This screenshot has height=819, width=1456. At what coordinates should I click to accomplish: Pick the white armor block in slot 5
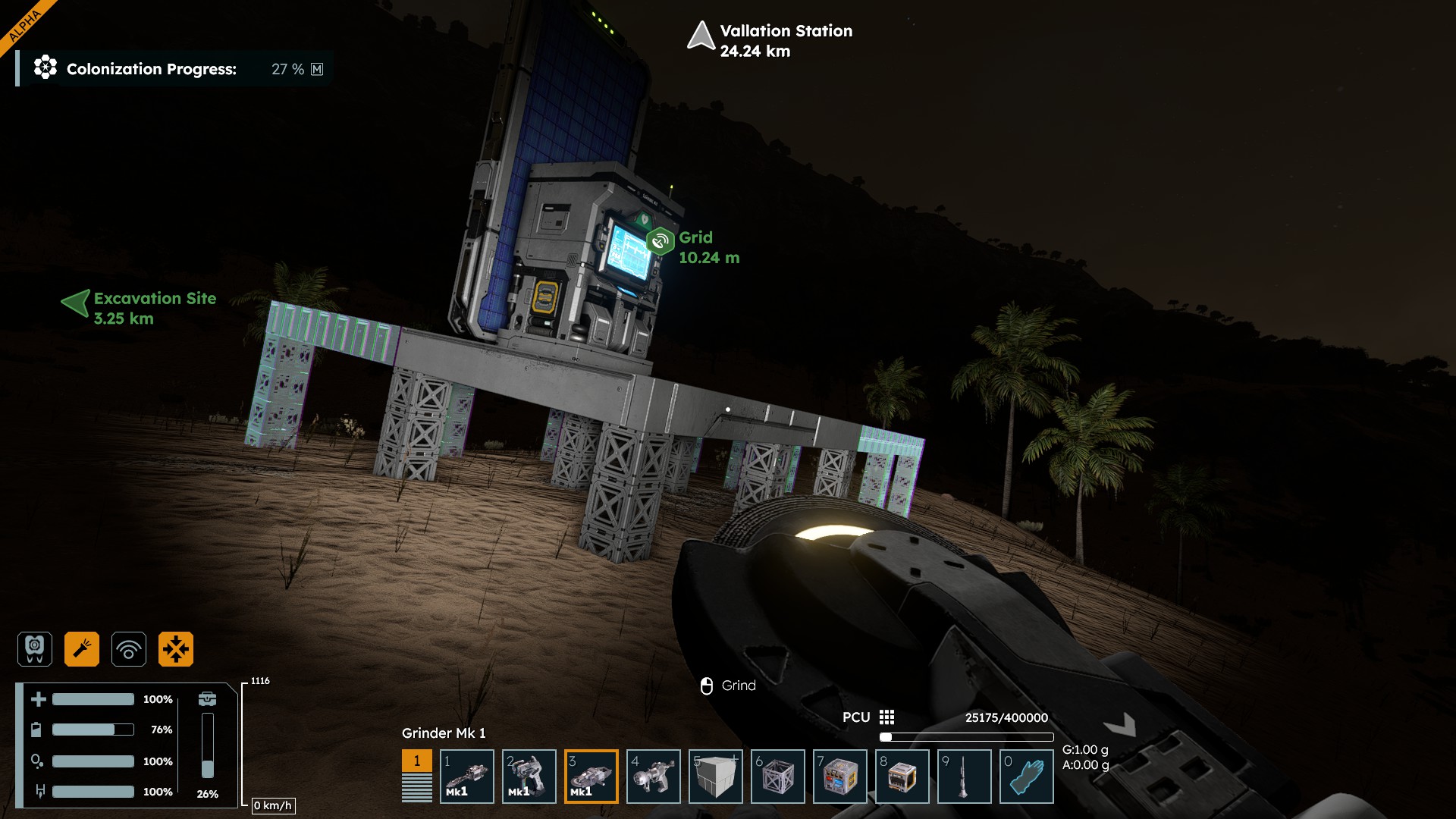pos(716,777)
